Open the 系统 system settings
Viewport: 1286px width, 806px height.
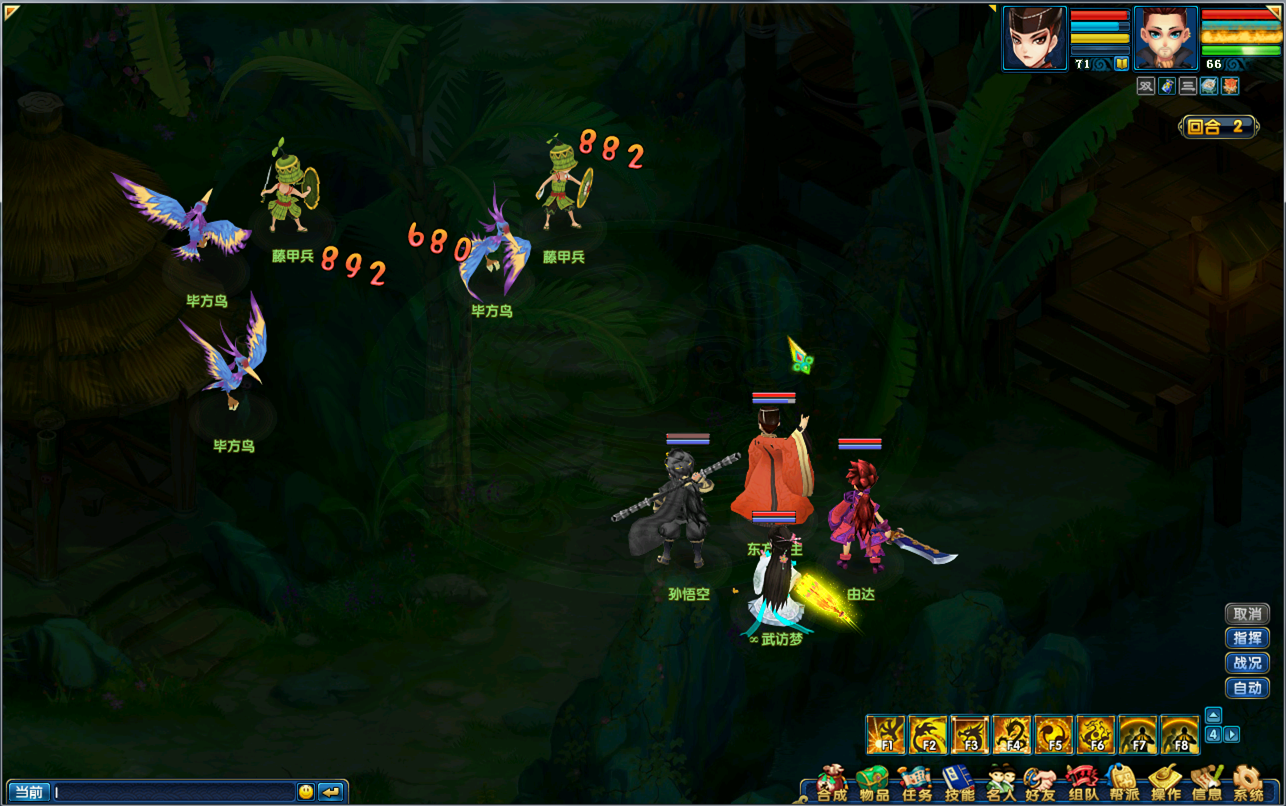(x=1248, y=784)
